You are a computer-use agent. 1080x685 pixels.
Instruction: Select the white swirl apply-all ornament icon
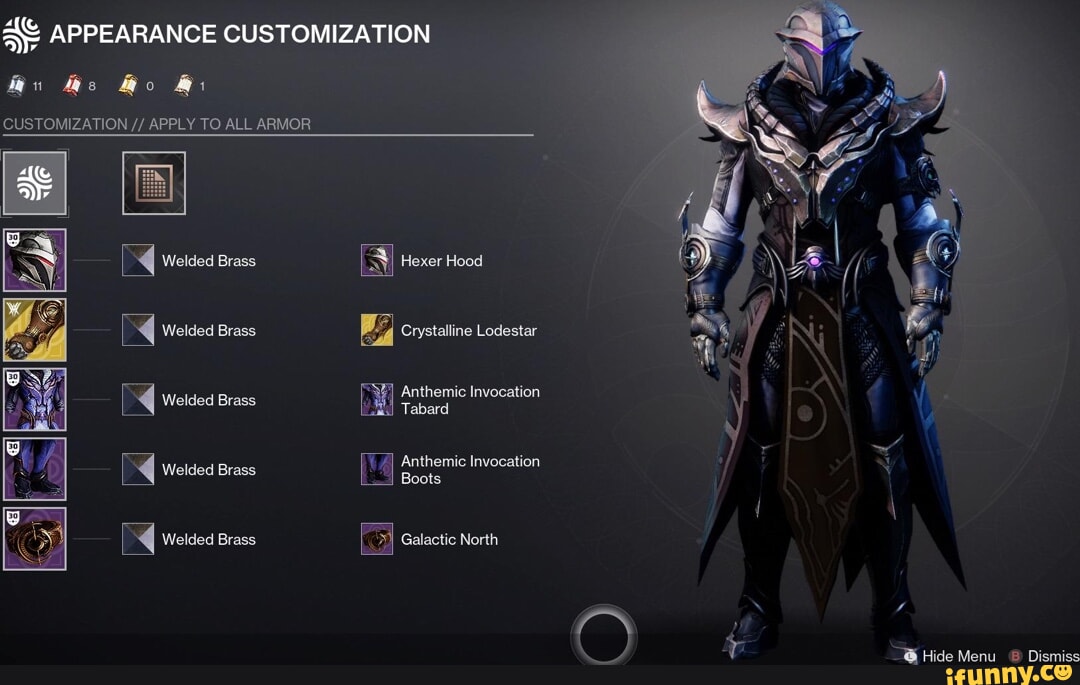point(35,183)
